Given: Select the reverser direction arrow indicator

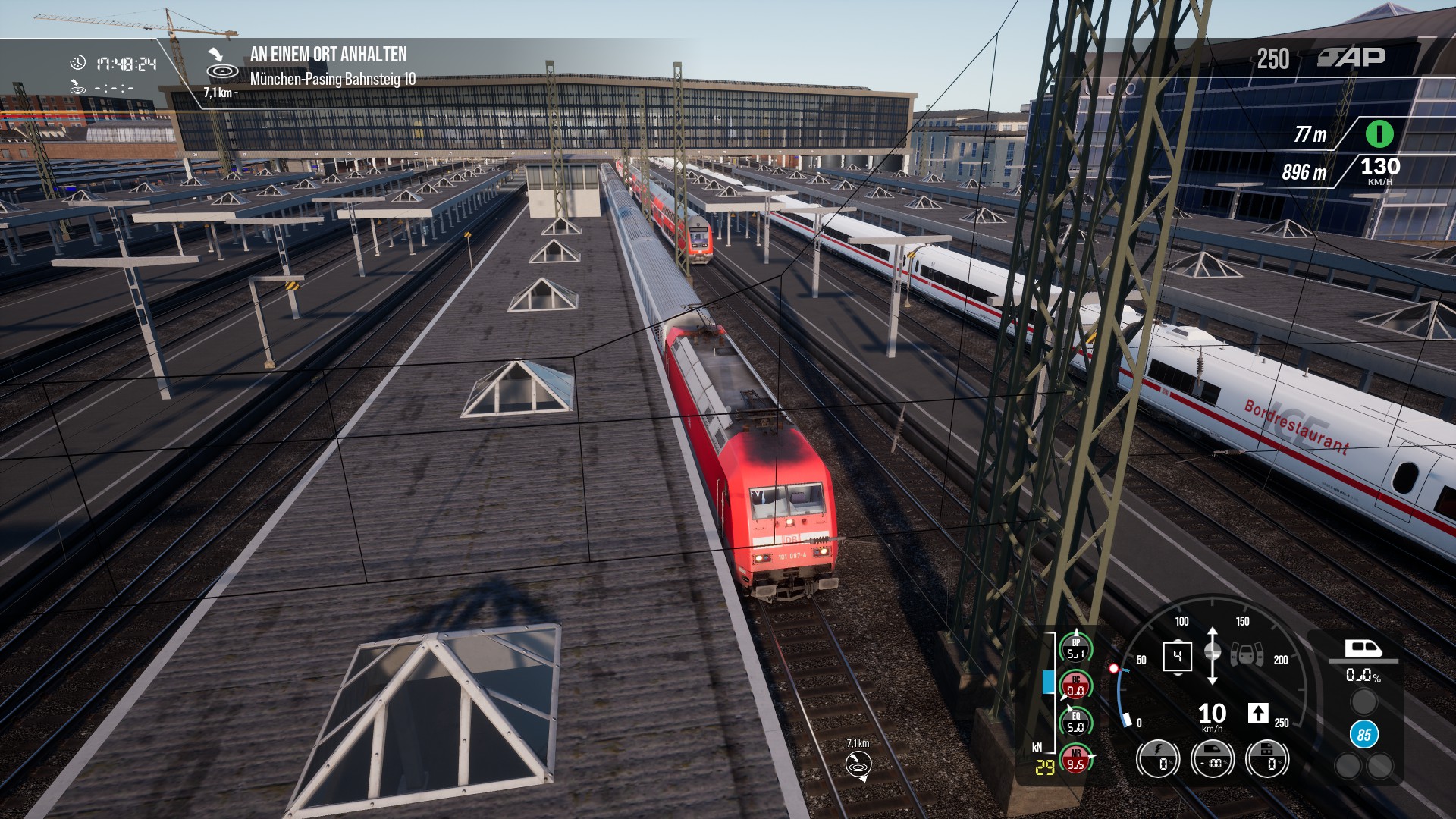Looking at the screenshot, I should [1212, 655].
